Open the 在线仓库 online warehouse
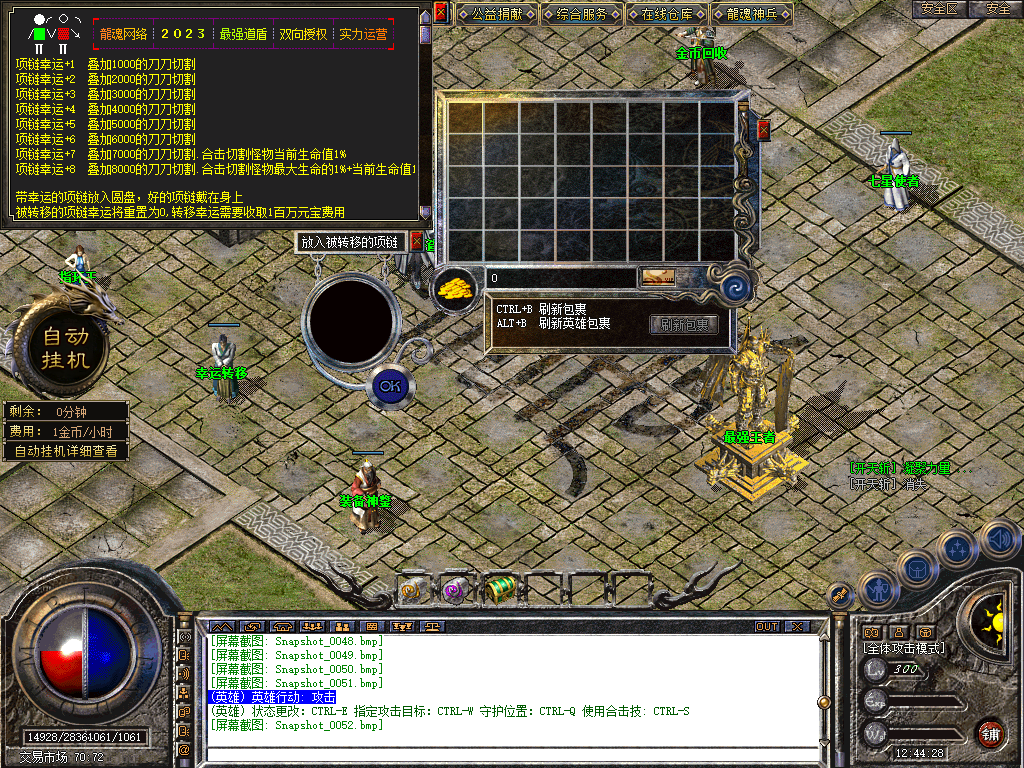 (668, 15)
